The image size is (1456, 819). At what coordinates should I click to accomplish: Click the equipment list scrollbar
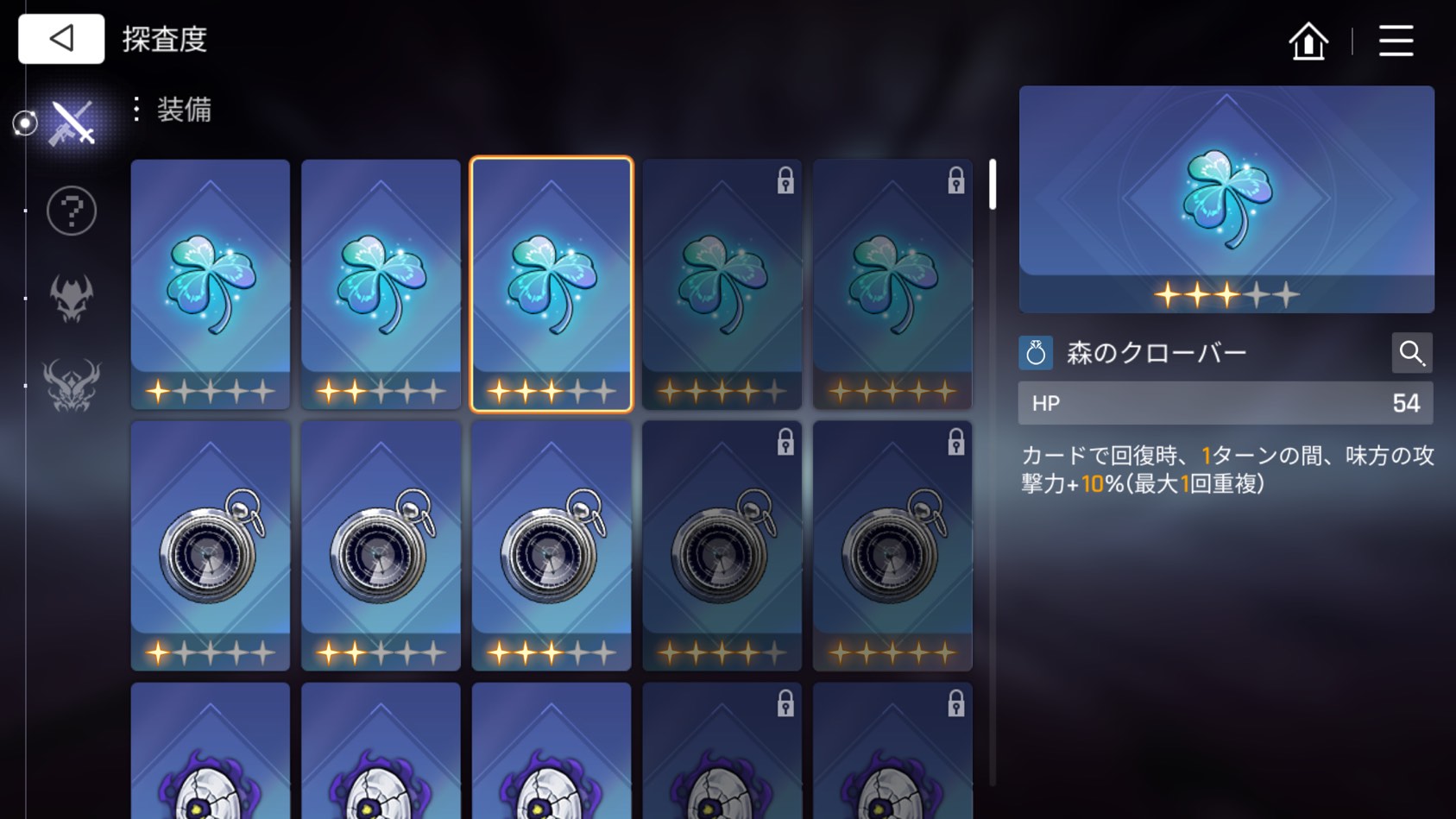[993, 185]
